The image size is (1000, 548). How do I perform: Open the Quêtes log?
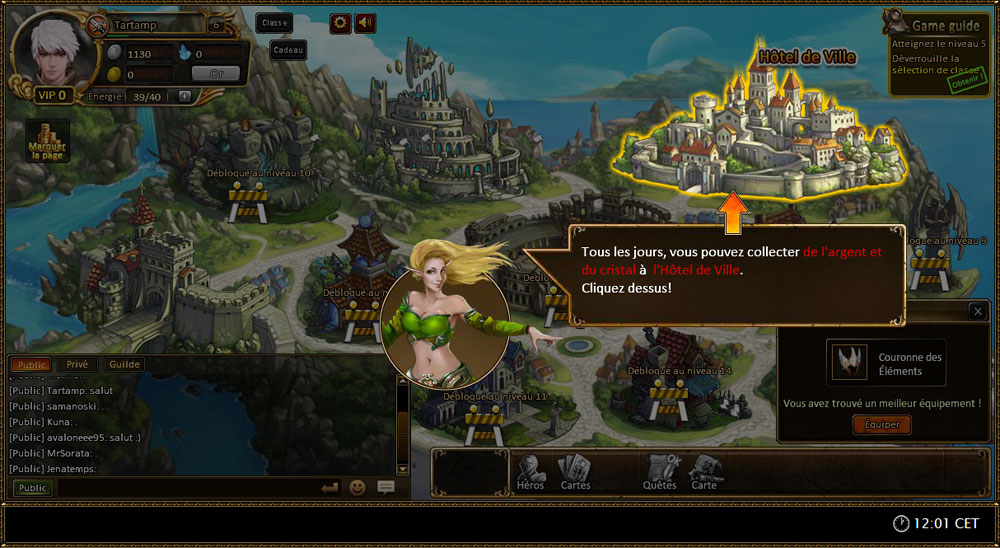(x=660, y=472)
